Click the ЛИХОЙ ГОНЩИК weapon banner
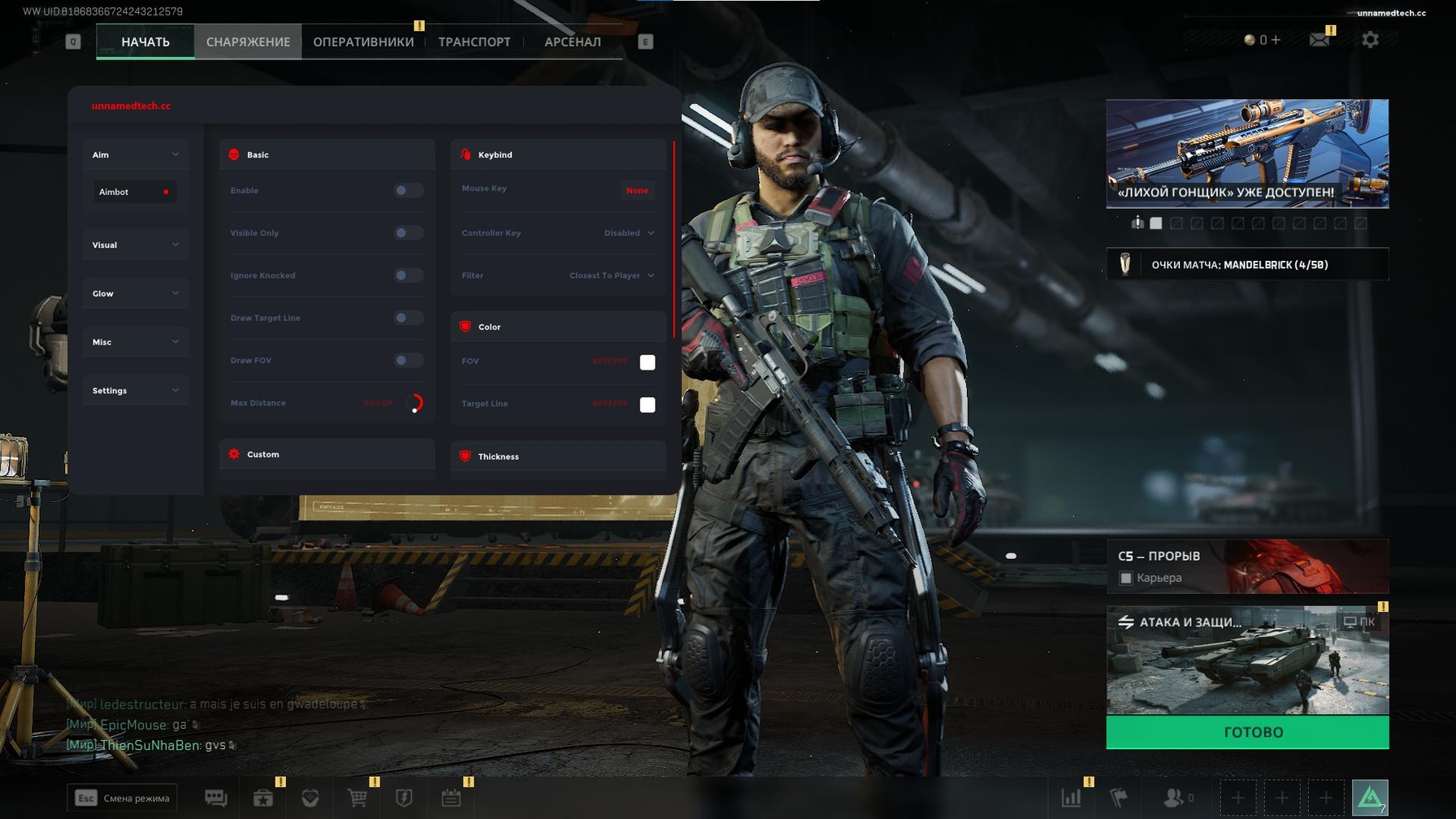Viewport: 1456px width, 819px height. [x=1247, y=153]
